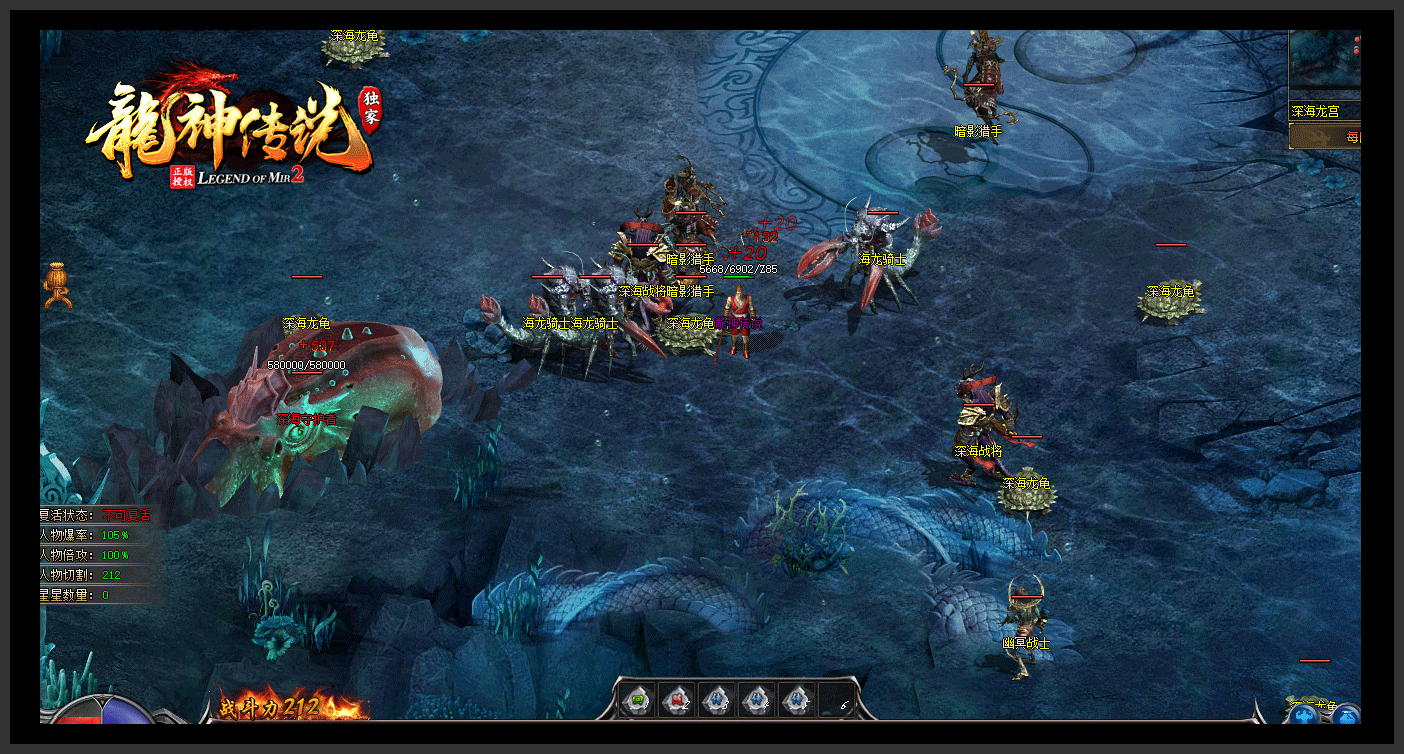The width and height of the screenshot is (1404, 754).
Task: Use the blue item in hotbar slot 4
Action: point(756,699)
